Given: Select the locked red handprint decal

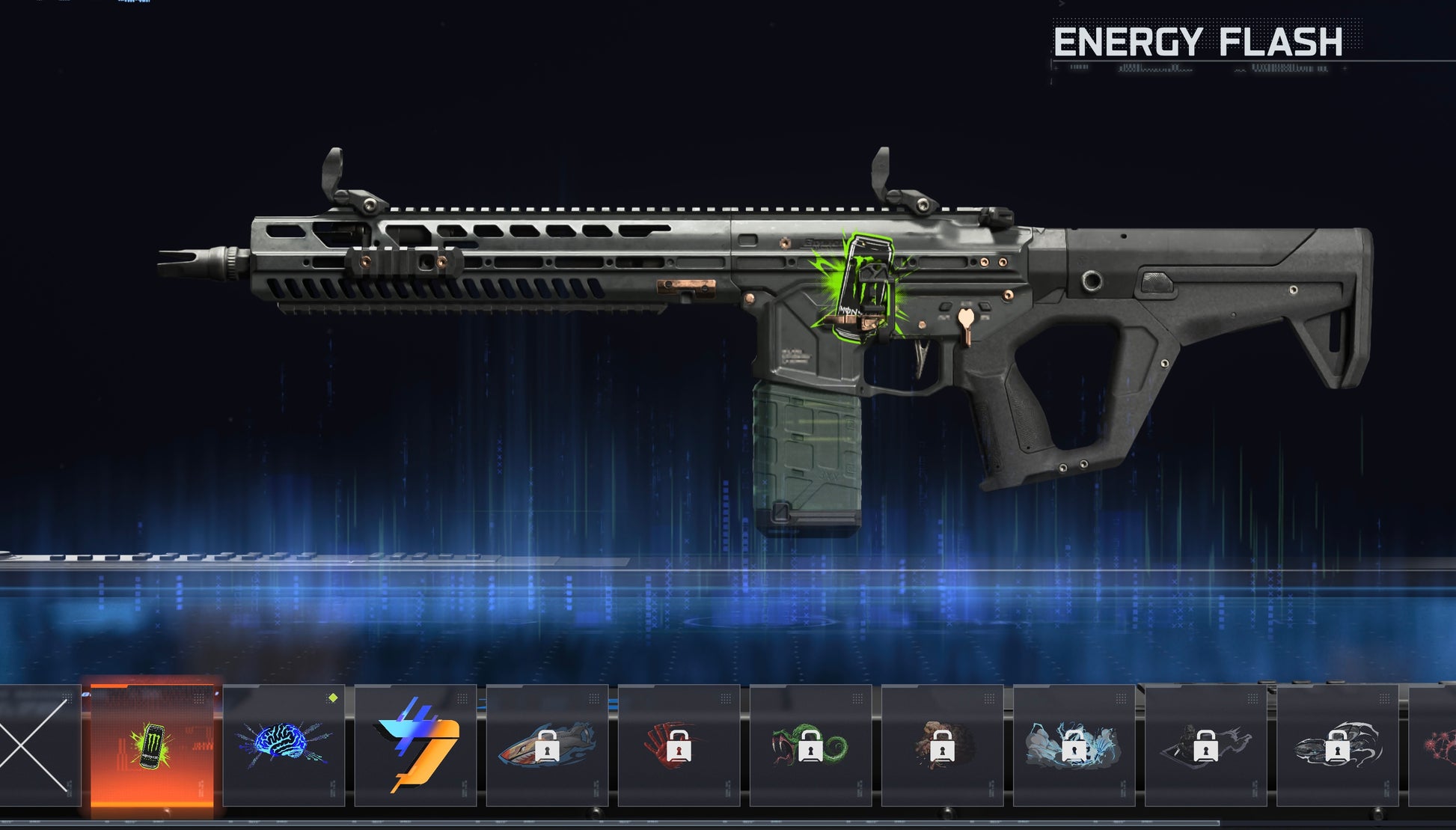Looking at the screenshot, I should click(x=679, y=745).
